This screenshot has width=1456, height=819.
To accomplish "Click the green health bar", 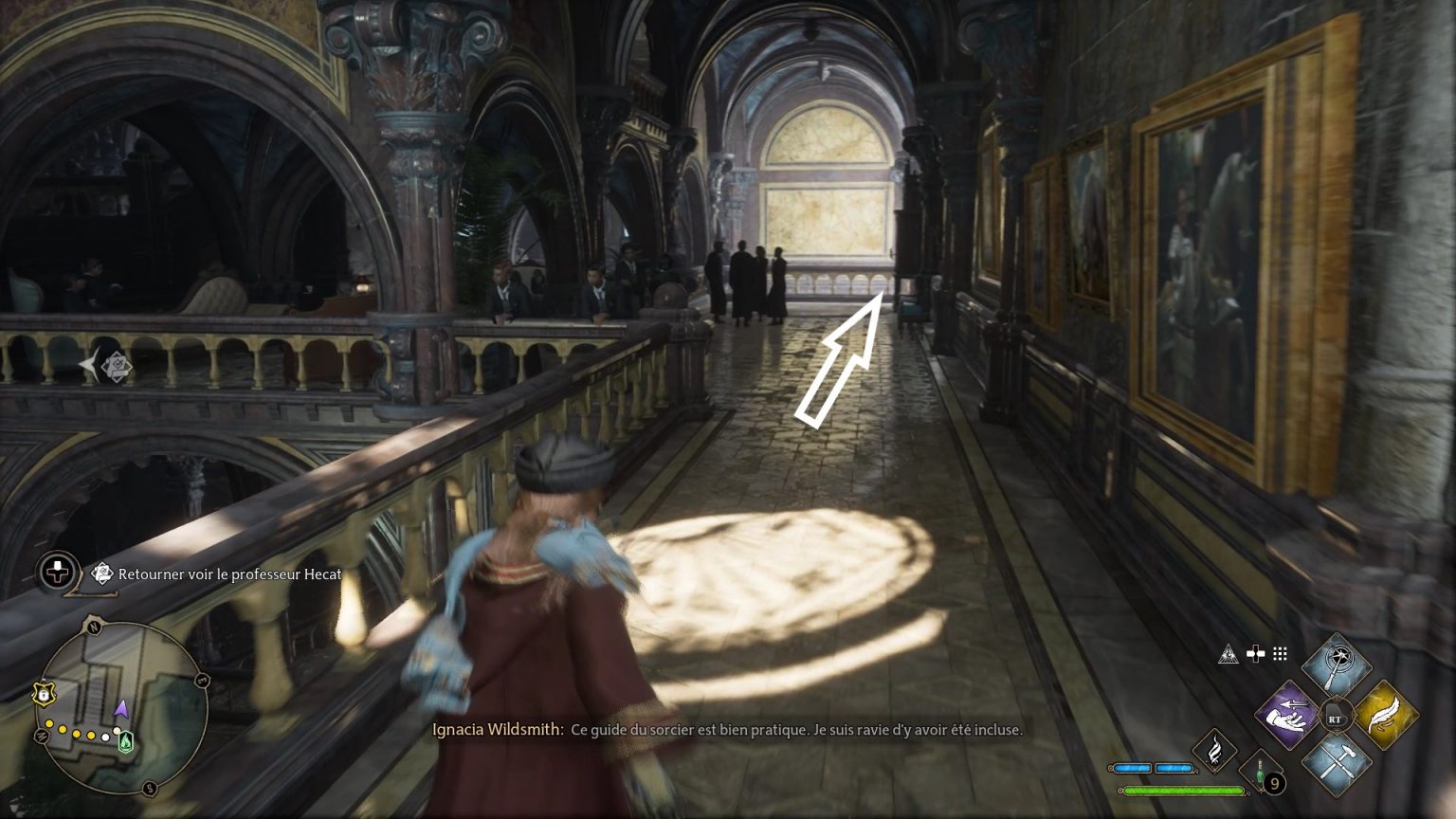I will 1183,790.
